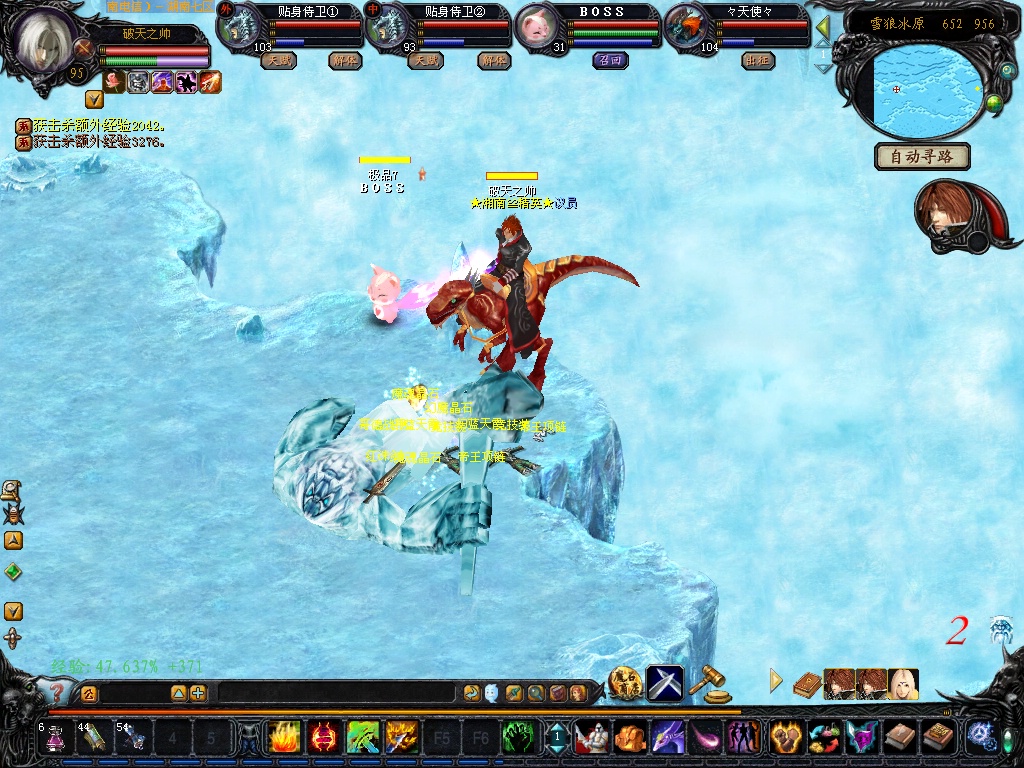Collapse the pet panel with the green arrow
This screenshot has width=1024, height=768.
(823, 27)
